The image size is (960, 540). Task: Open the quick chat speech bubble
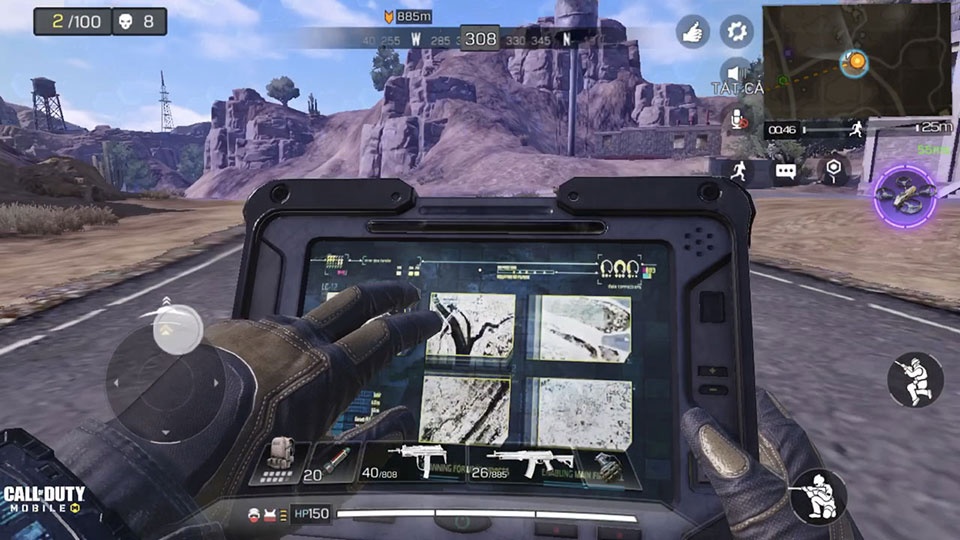(785, 171)
